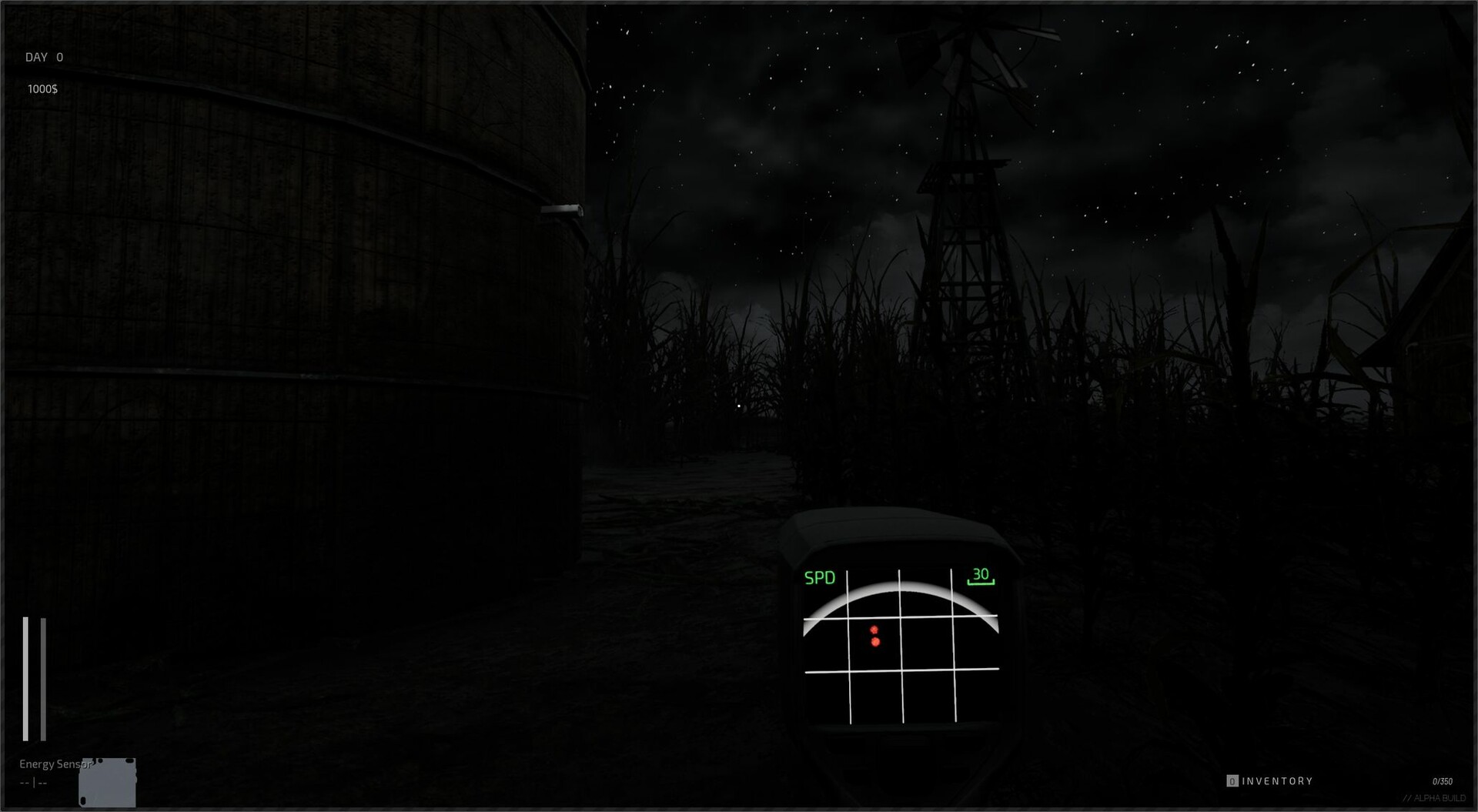Expand the DAY 0 counter display

(x=44, y=56)
